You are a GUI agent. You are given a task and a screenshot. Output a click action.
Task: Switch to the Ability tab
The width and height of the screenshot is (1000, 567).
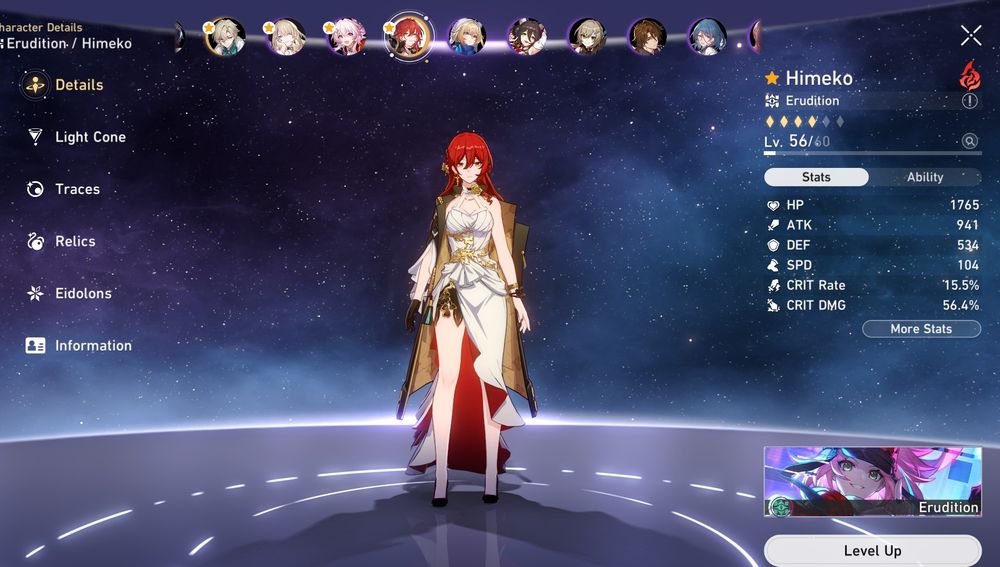click(x=924, y=177)
